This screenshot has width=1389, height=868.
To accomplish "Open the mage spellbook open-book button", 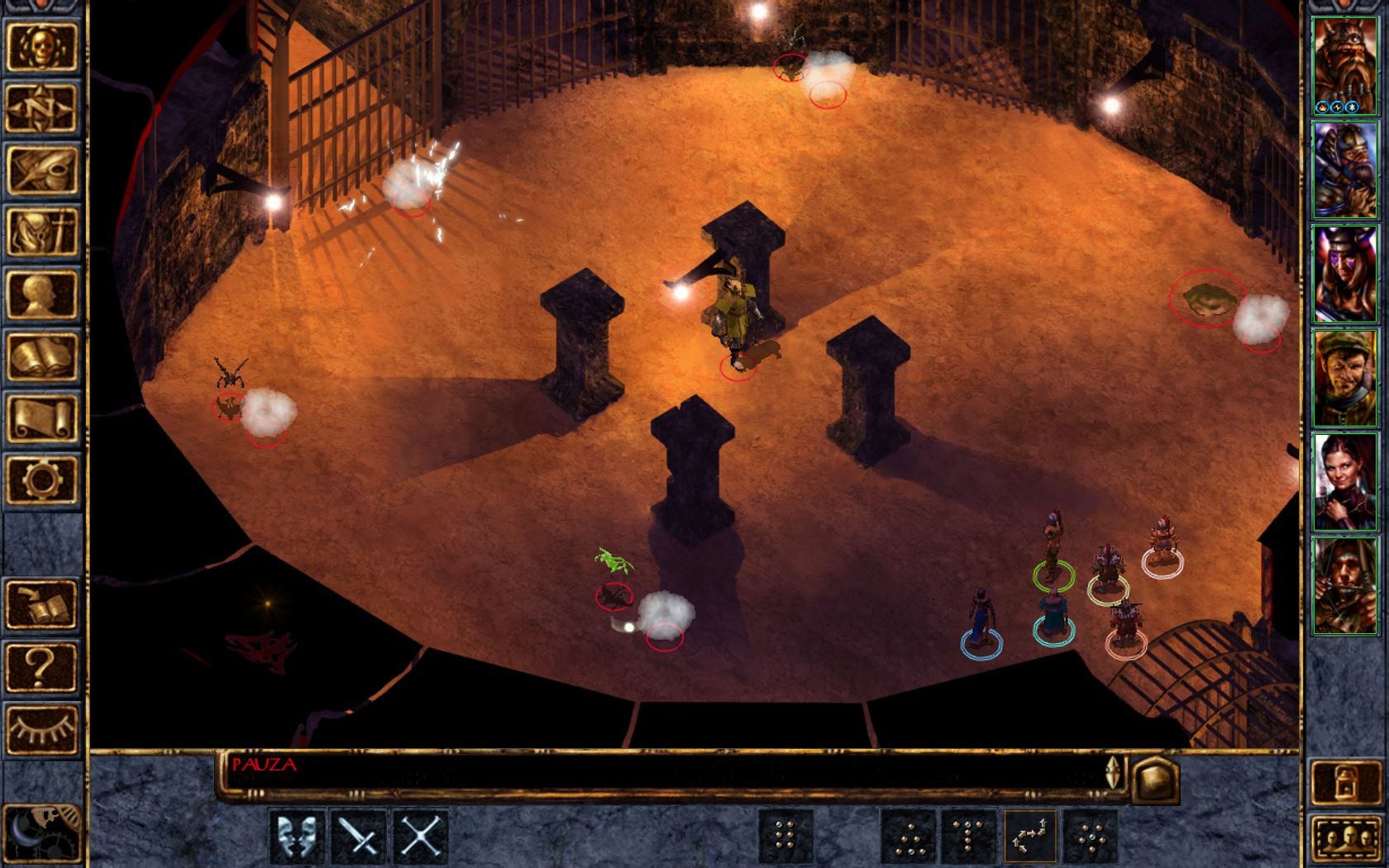I will 41,356.
